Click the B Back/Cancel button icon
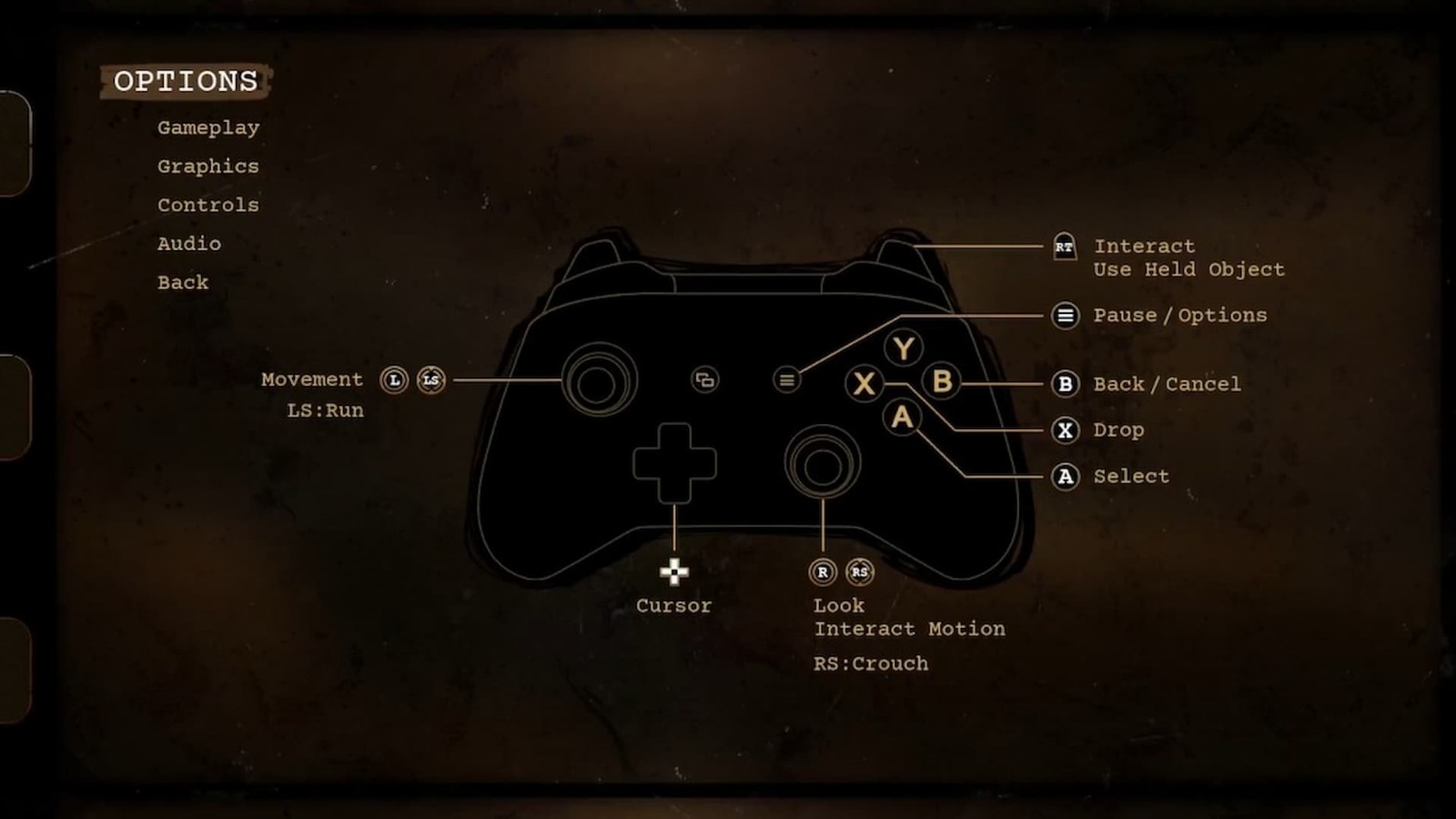The height and width of the screenshot is (819, 1456). tap(1064, 384)
